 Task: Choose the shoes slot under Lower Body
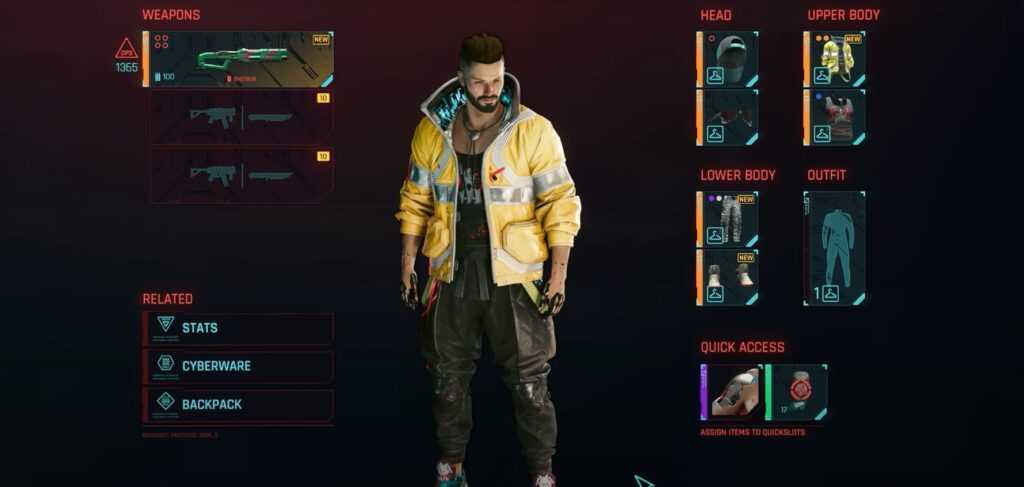pos(728,277)
